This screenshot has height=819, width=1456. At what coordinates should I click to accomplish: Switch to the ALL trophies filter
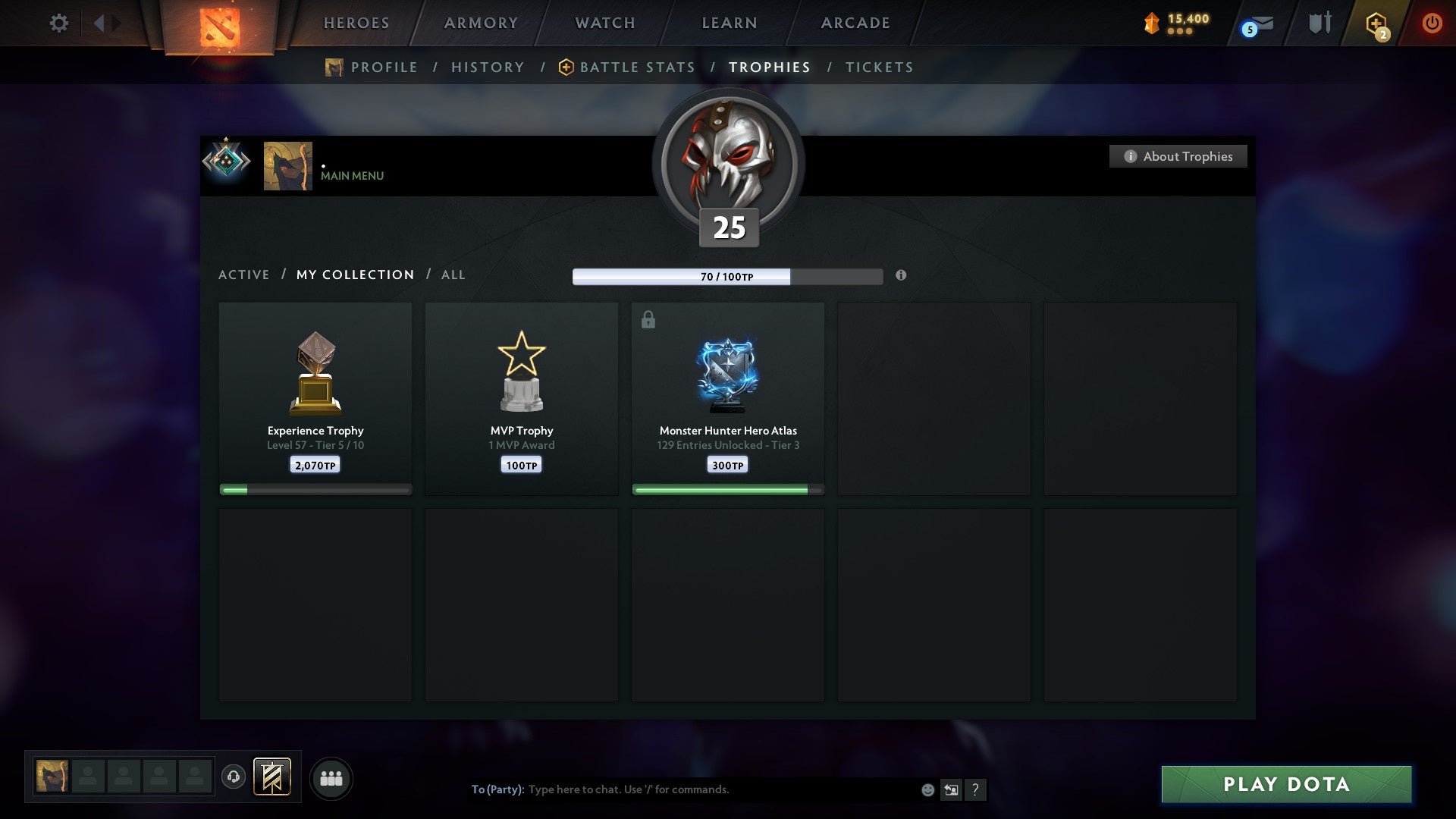453,275
